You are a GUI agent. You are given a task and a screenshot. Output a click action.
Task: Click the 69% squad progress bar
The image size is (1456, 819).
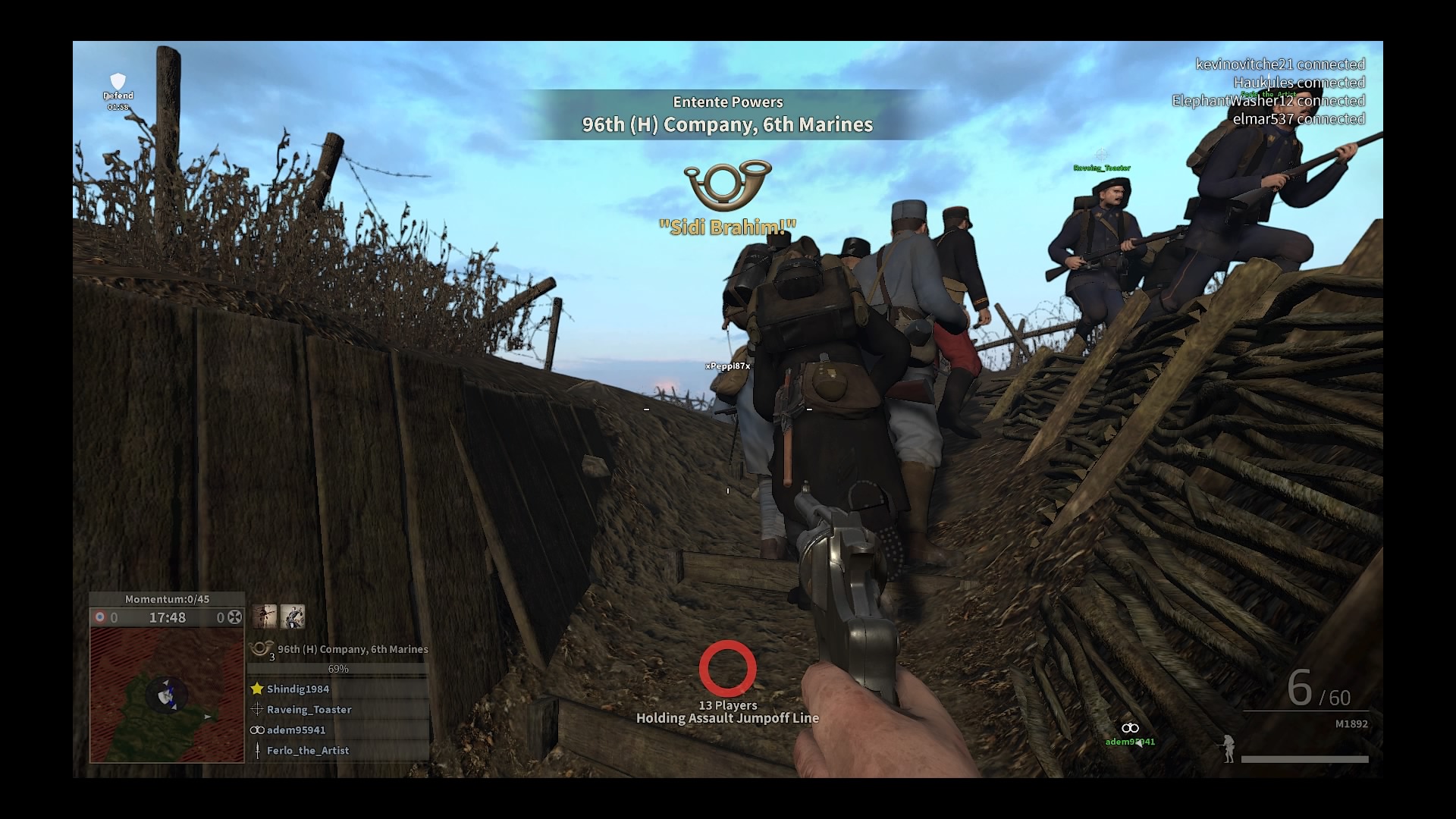click(337, 669)
